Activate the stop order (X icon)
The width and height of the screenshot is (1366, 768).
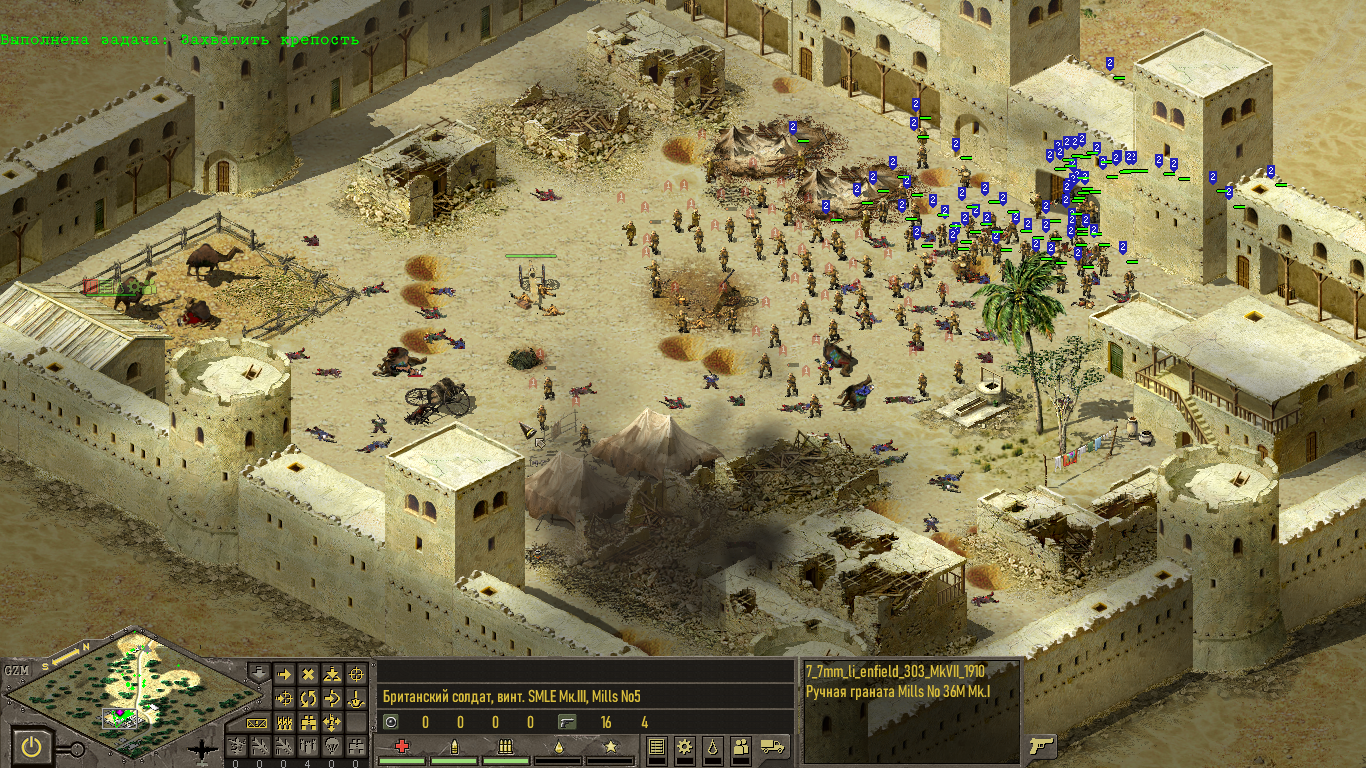(308, 675)
